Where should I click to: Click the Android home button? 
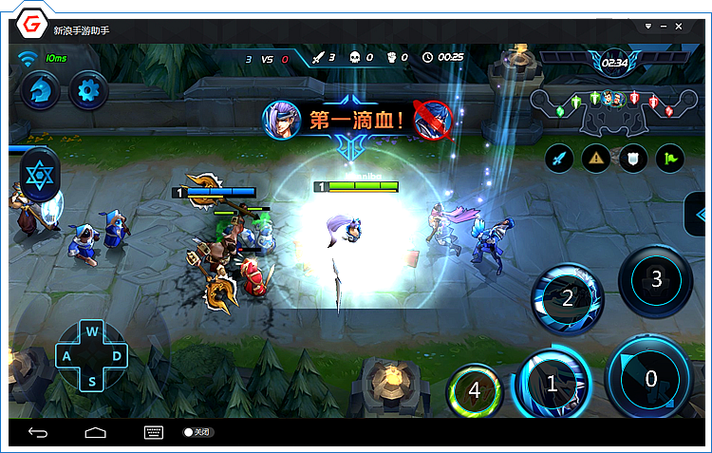[x=96, y=432]
